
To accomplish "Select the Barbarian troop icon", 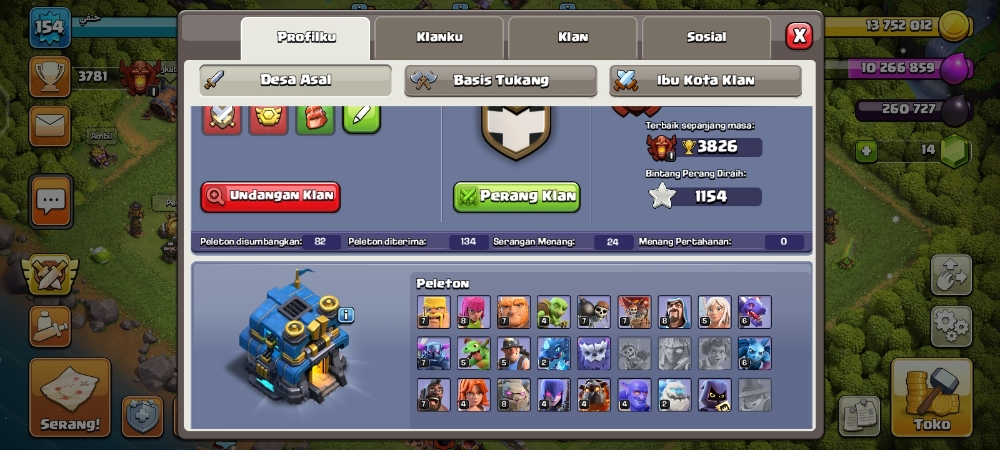I will pyautogui.click(x=433, y=311).
